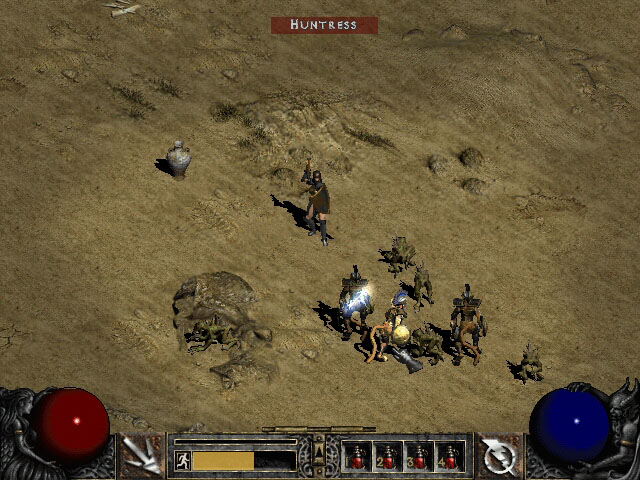
Task: Use the healing potion in belt slot 1
Action: coord(357,457)
